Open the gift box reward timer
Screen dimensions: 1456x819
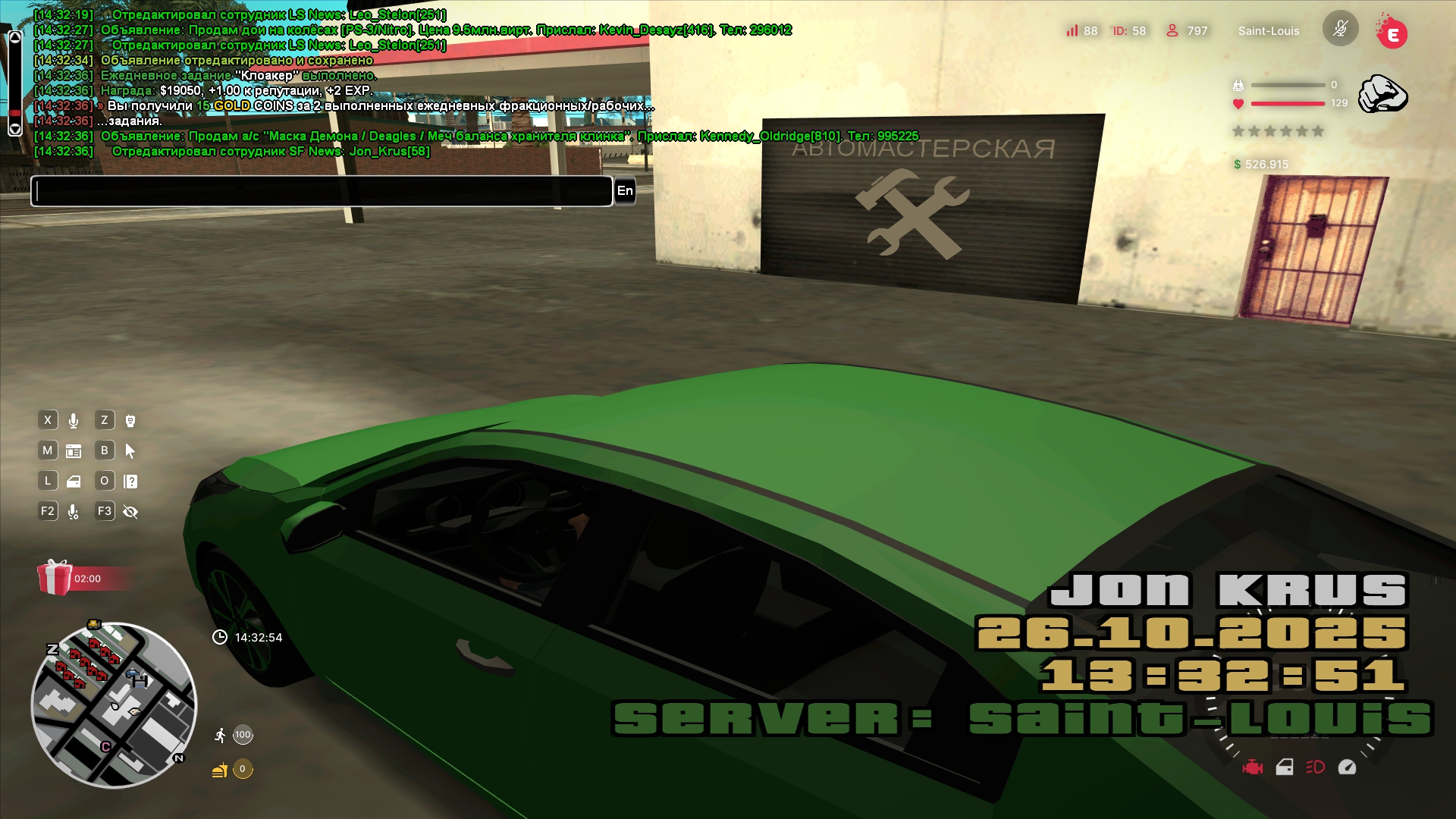click(55, 578)
